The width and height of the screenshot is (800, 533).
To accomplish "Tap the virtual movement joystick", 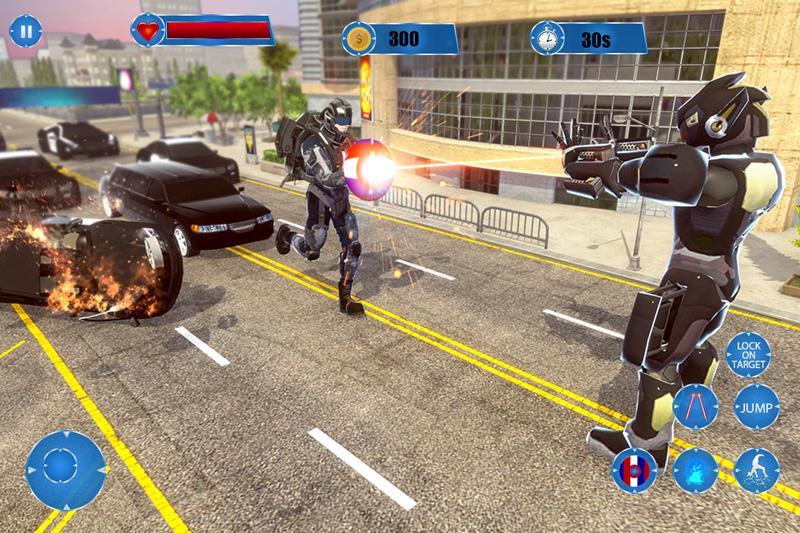I will [66, 469].
